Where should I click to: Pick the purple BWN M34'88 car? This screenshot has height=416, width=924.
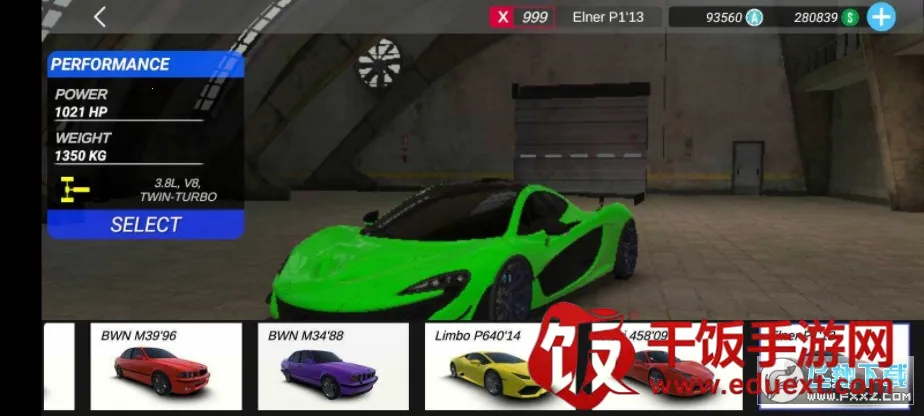(333, 366)
